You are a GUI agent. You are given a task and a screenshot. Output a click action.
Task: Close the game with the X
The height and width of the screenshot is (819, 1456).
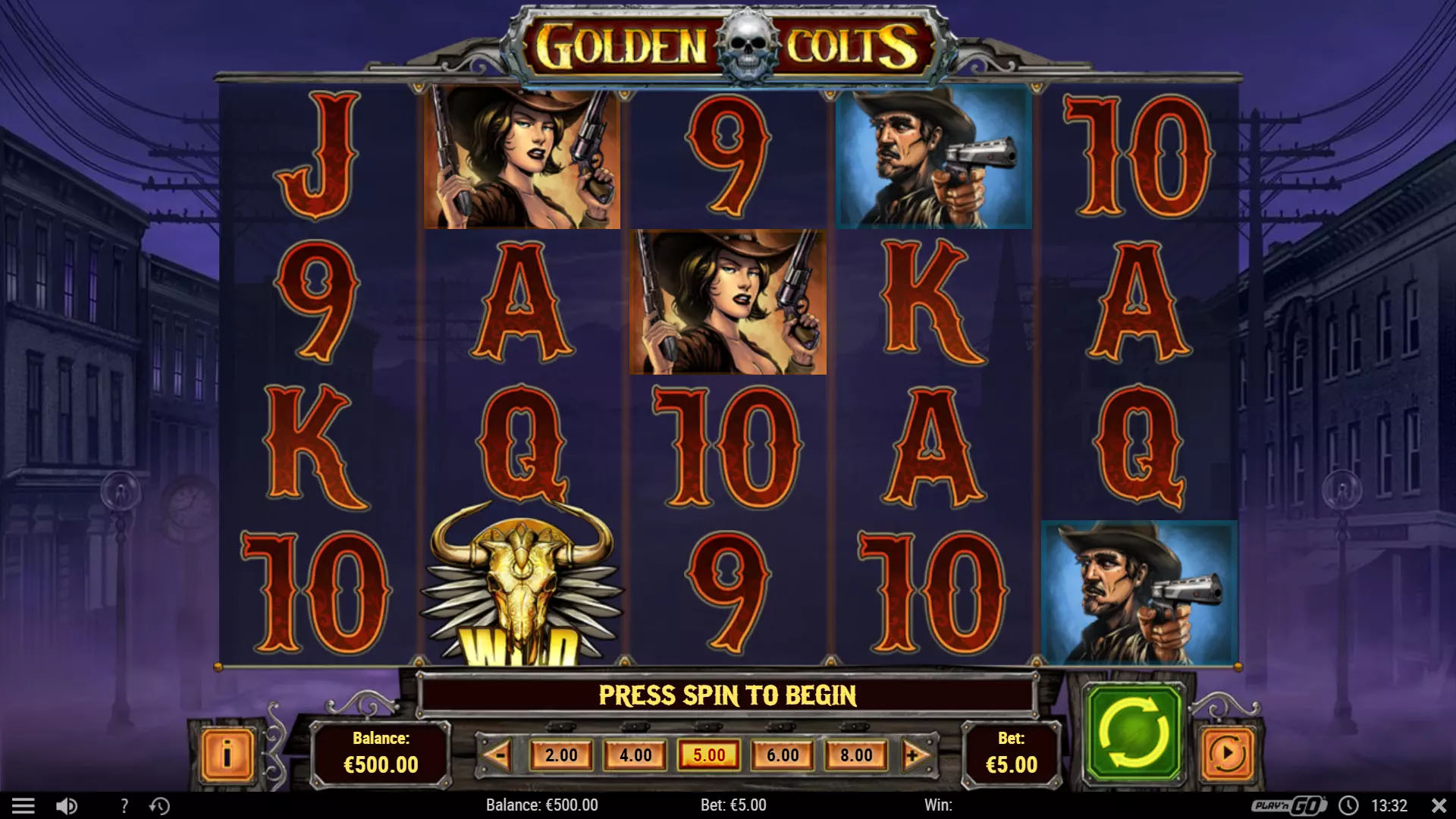[1438, 805]
